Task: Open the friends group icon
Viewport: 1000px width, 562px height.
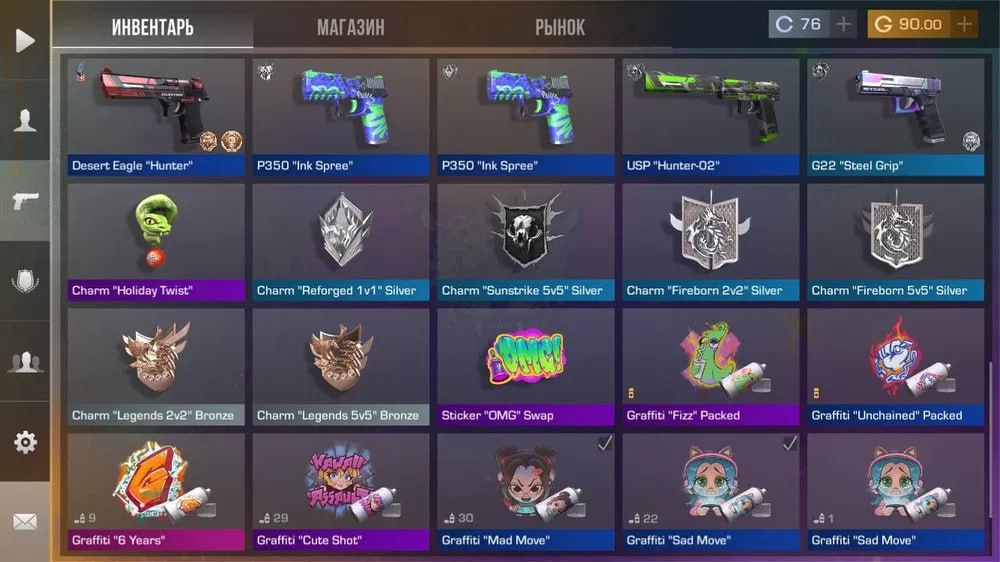Action: [x=25, y=362]
